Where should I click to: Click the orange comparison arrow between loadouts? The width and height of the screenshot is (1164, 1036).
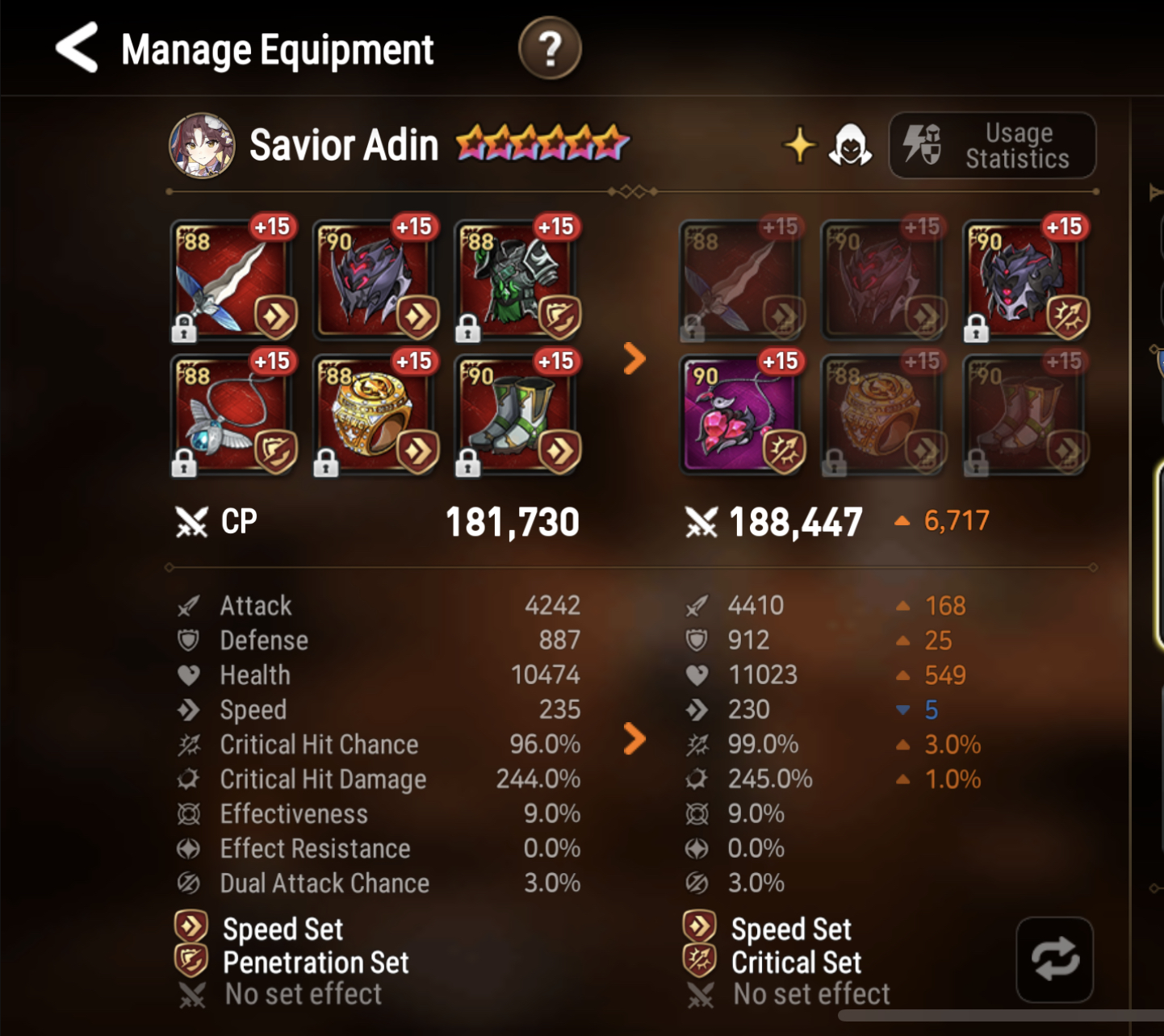tap(633, 360)
